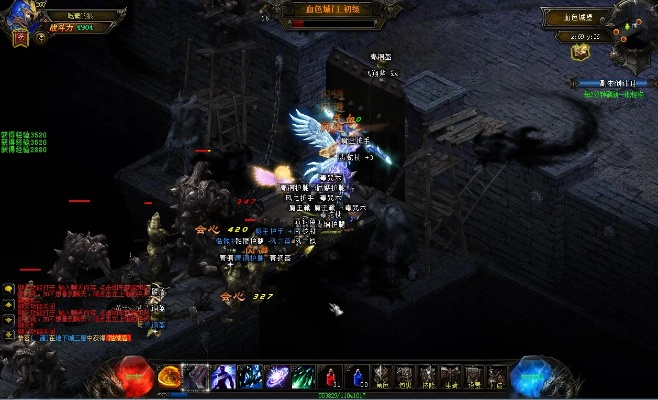Activate the orange fire swirl skill

(x=171, y=376)
